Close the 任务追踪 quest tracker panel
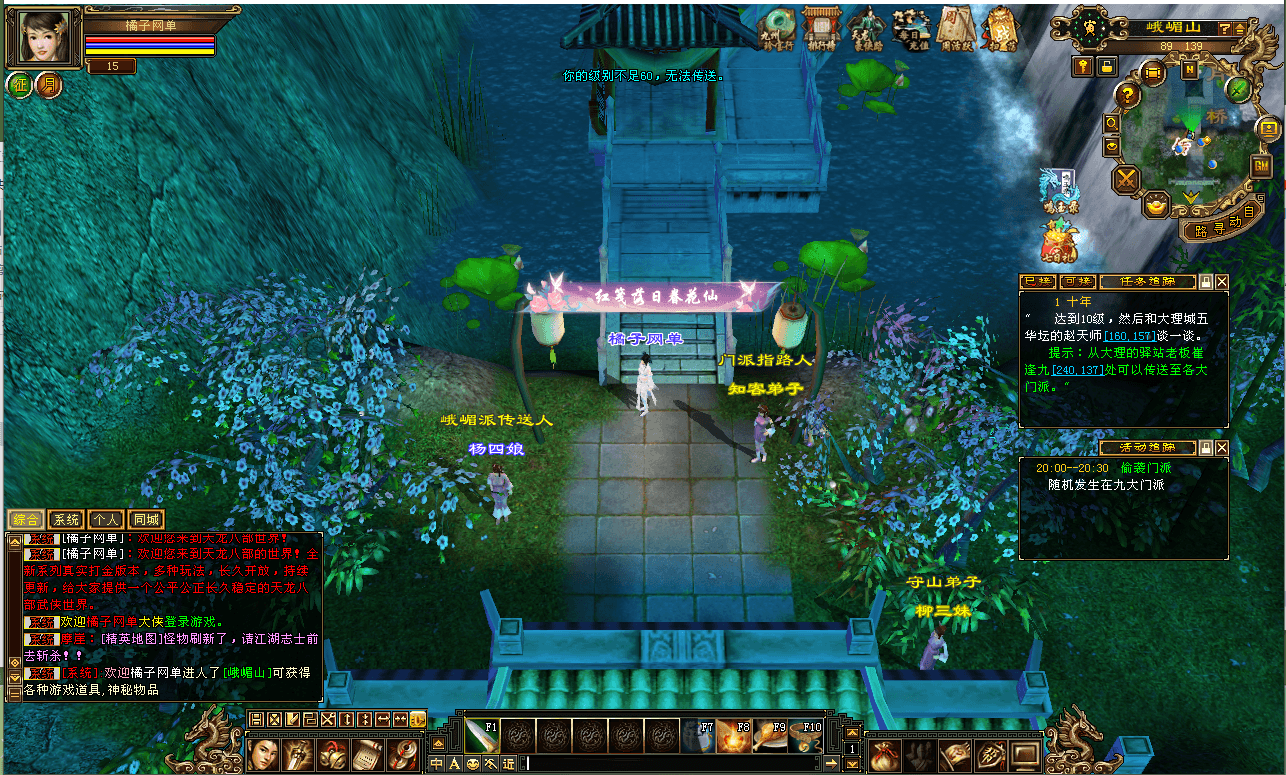Viewport: 1286px width, 775px height. tap(1222, 282)
